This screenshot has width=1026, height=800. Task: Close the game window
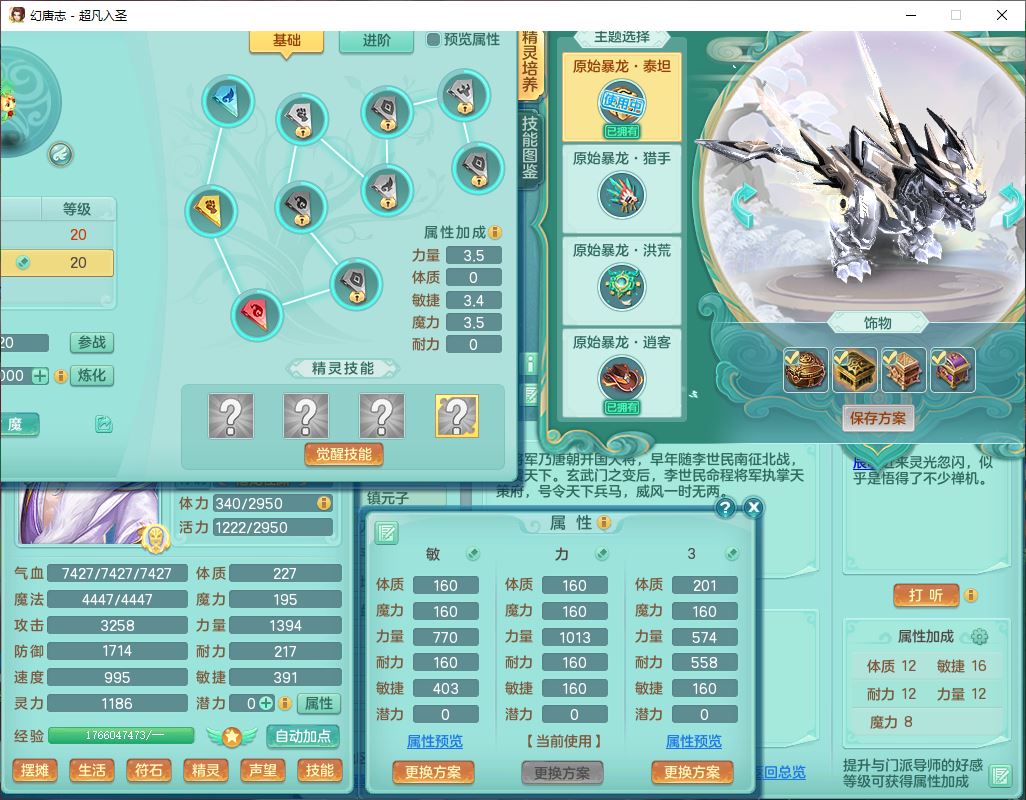coord(1002,15)
